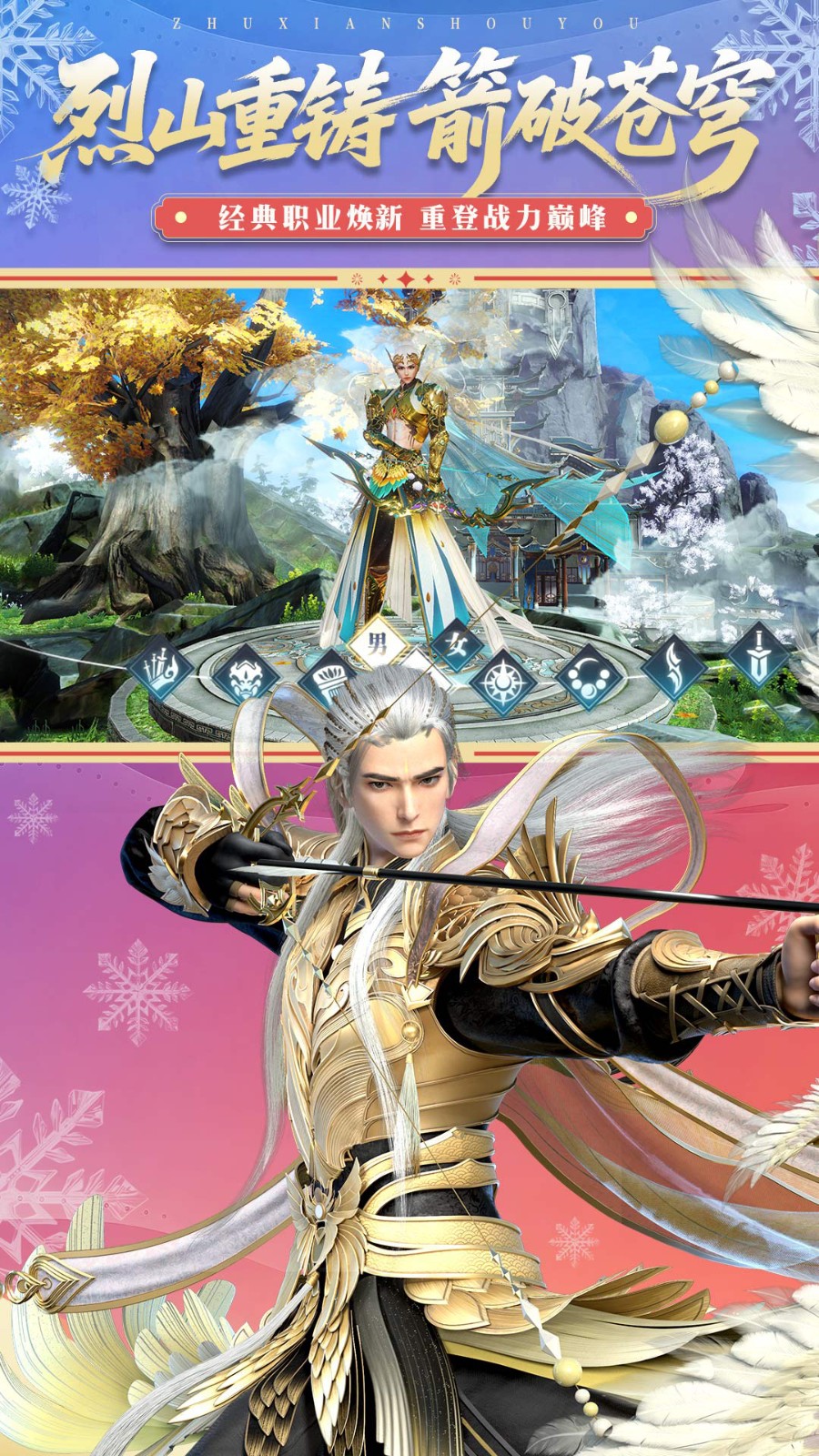Choose the compass star class icon
Viewport: 819px width, 1456px height.
pos(501,681)
